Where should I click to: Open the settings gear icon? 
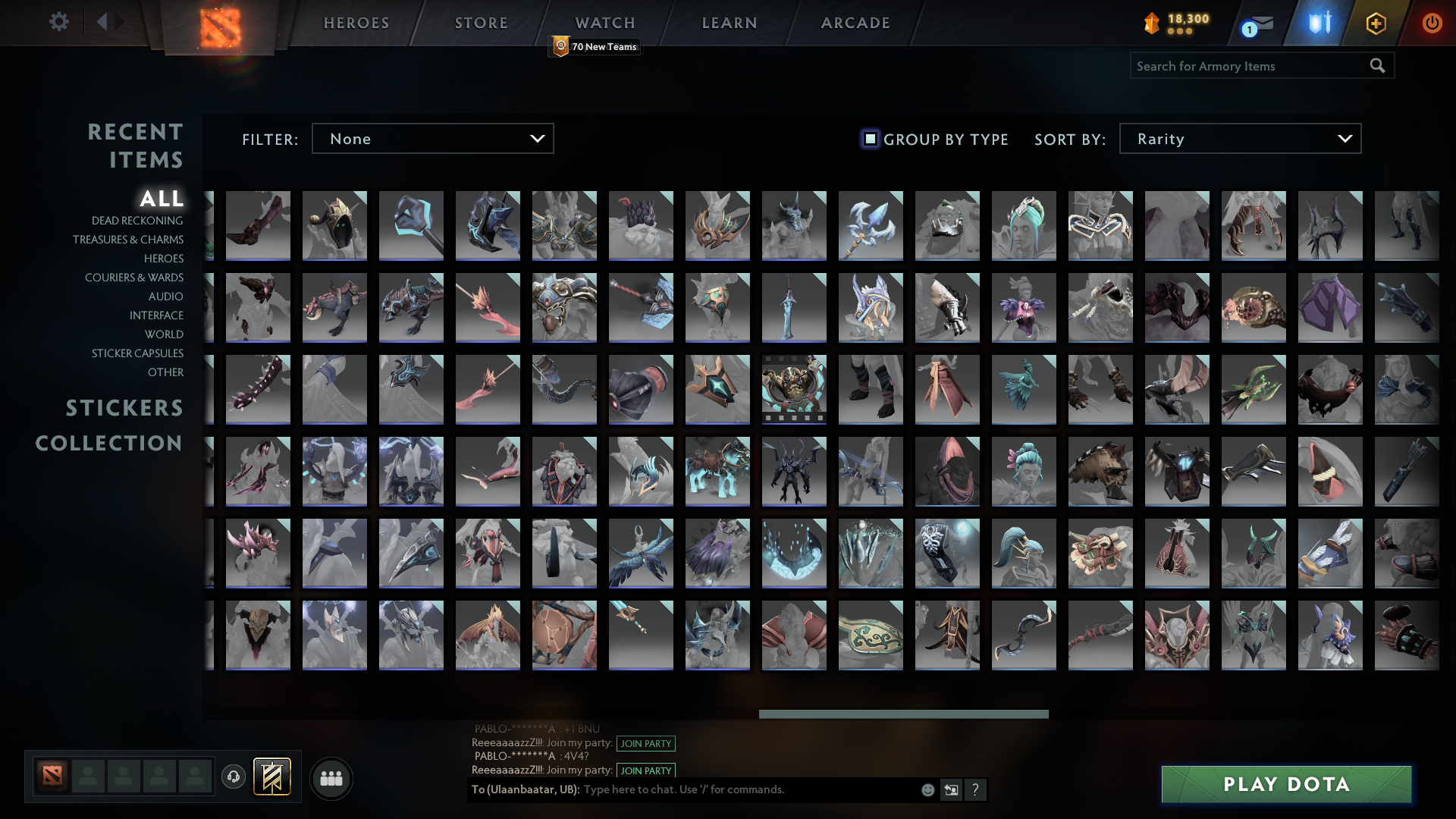tap(58, 22)
